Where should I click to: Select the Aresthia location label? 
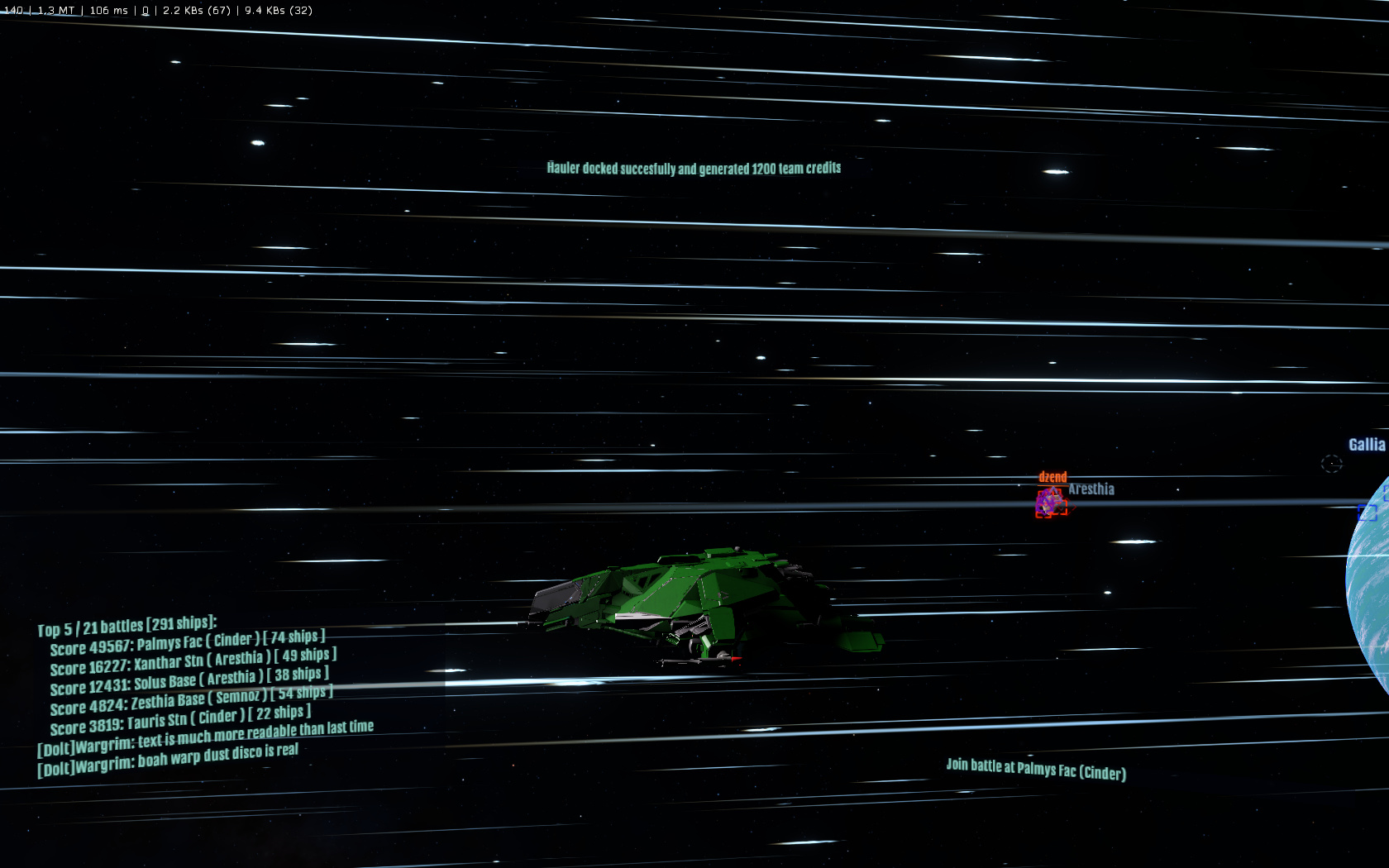click(1091, 489)
